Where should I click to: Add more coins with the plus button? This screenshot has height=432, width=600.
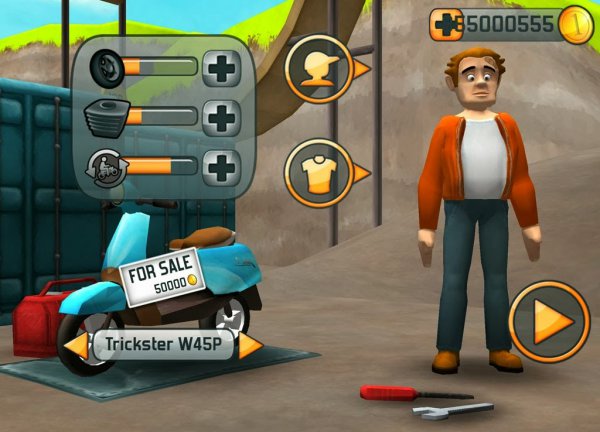point(446,24)
